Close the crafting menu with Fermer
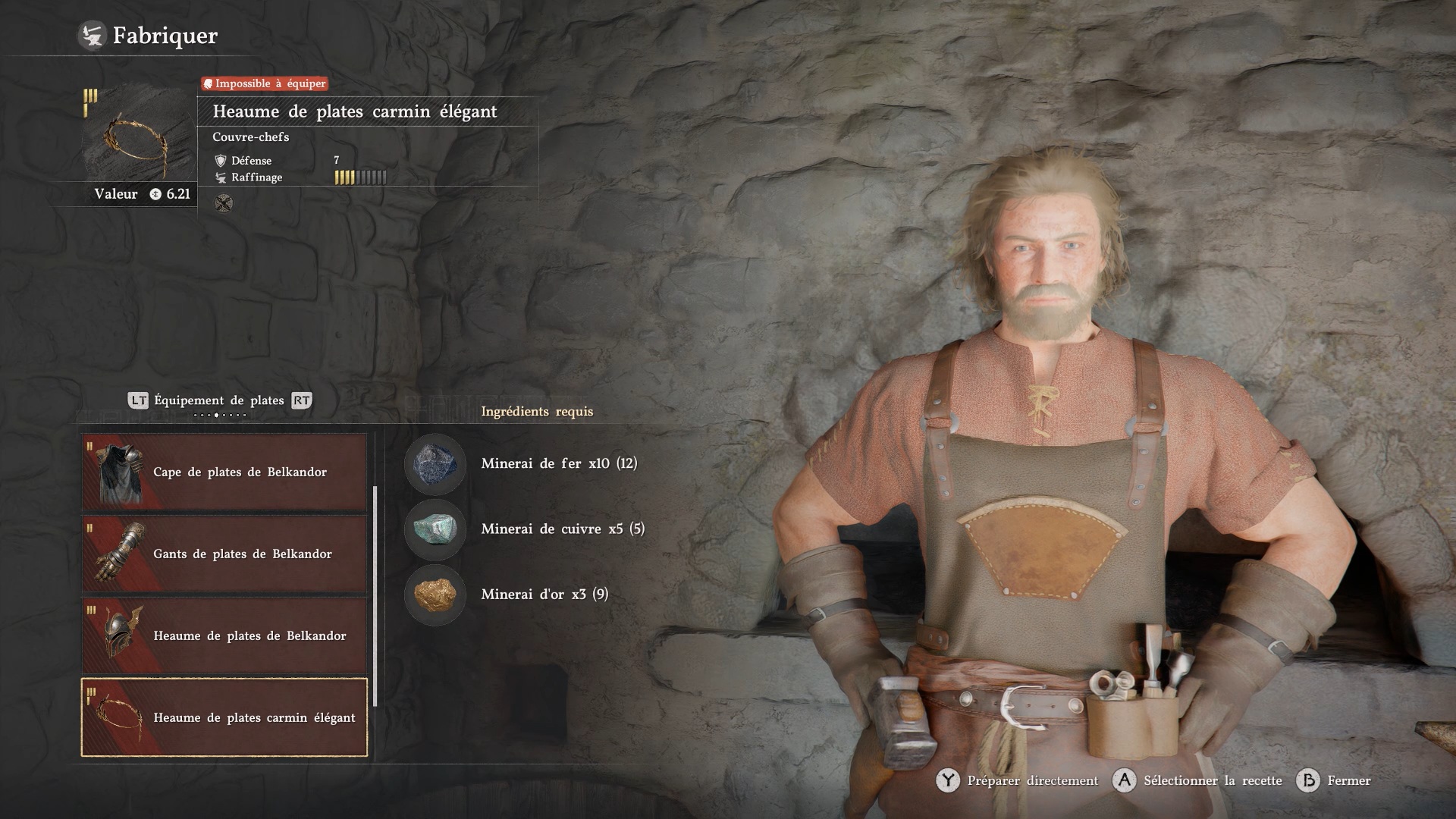 pyautogui.click(x=1335, y=780)
